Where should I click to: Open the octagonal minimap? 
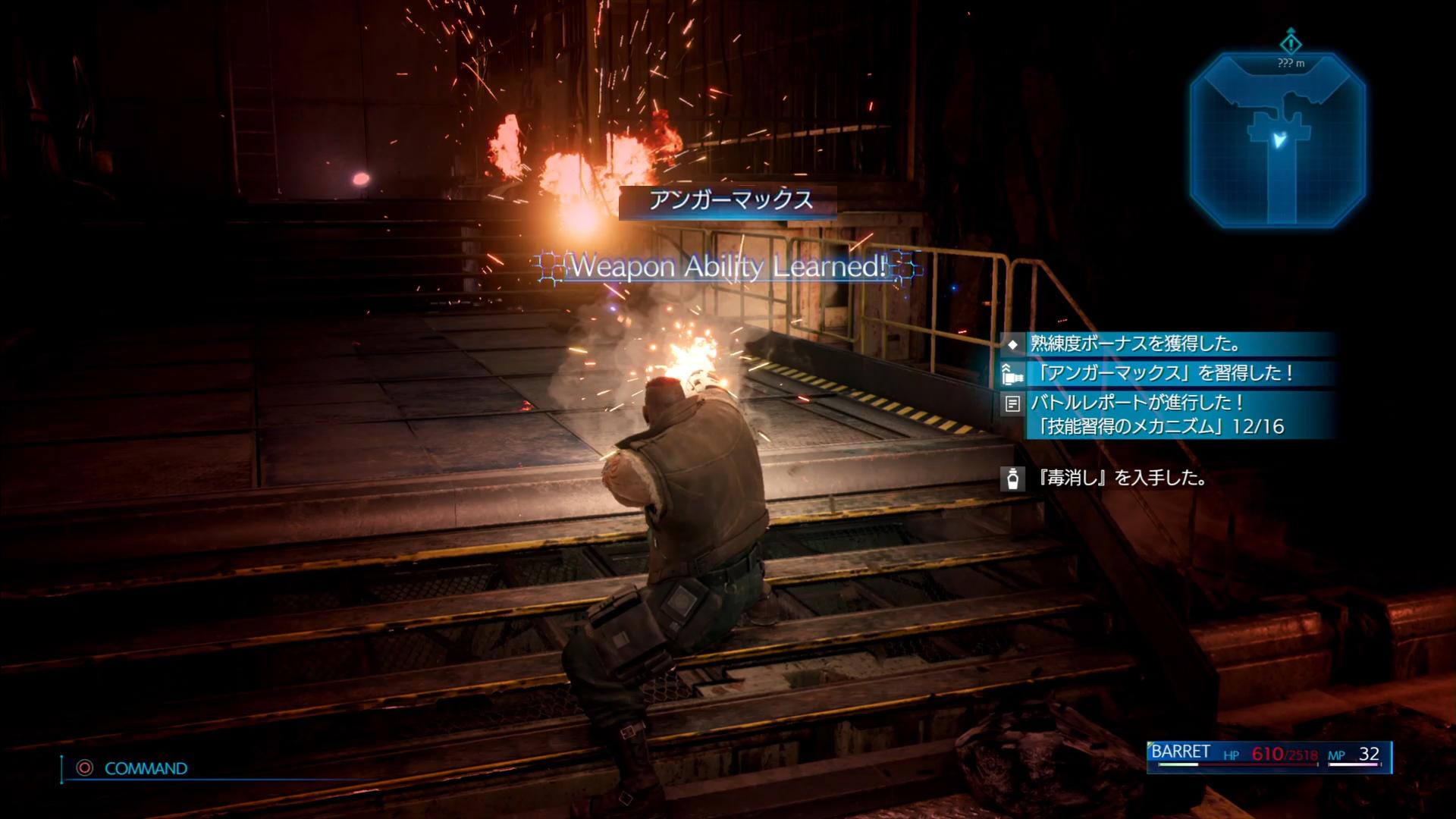[1278, 140]
